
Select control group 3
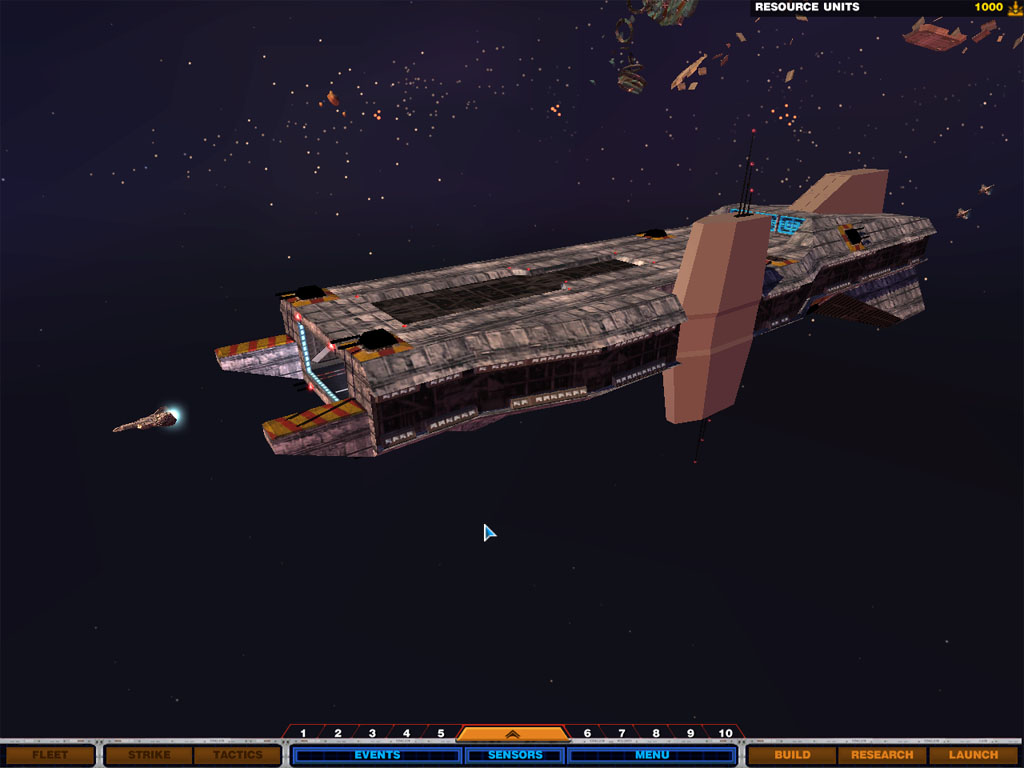point(372,734)
